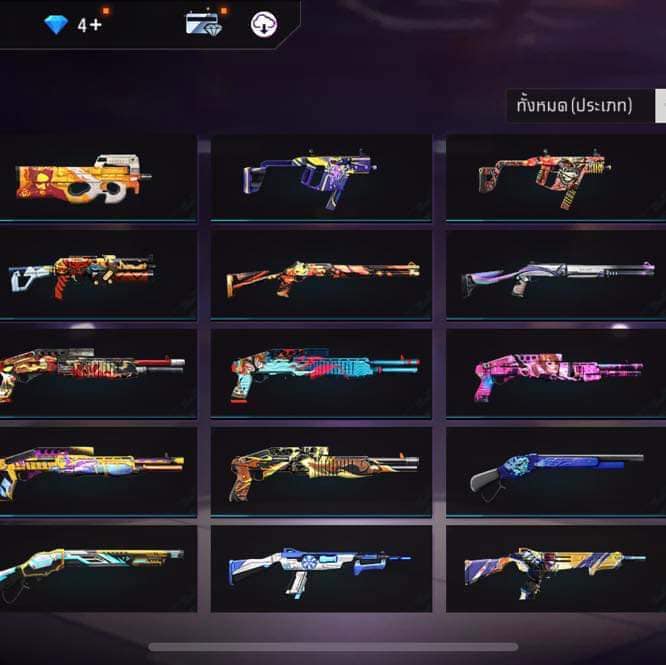The height and width of the screenshot is (665, 666).
Task: Open the diamond card top-up icon
Action: pos(203,24)
